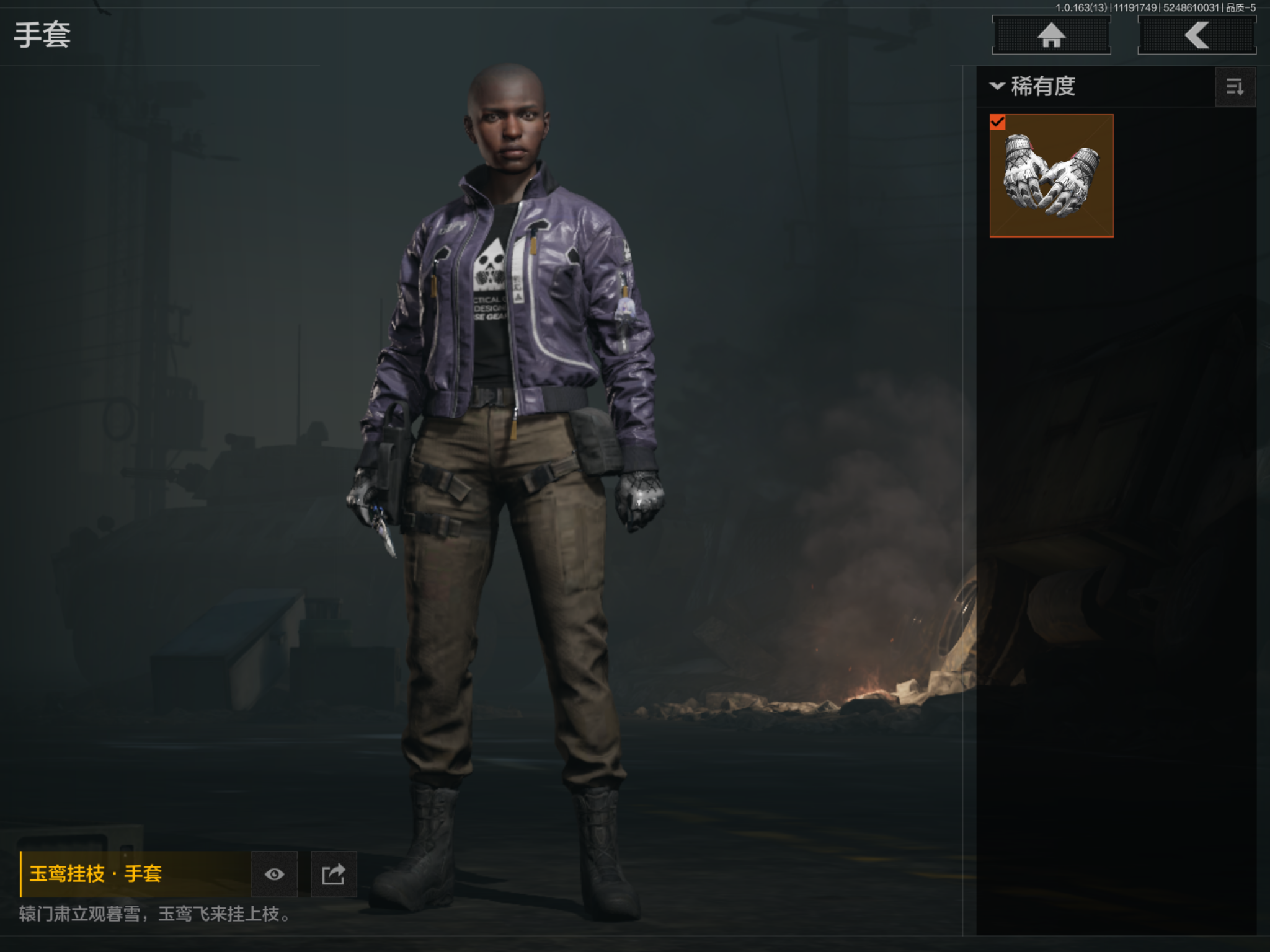Toggle the eye preview button

(274, 874)
